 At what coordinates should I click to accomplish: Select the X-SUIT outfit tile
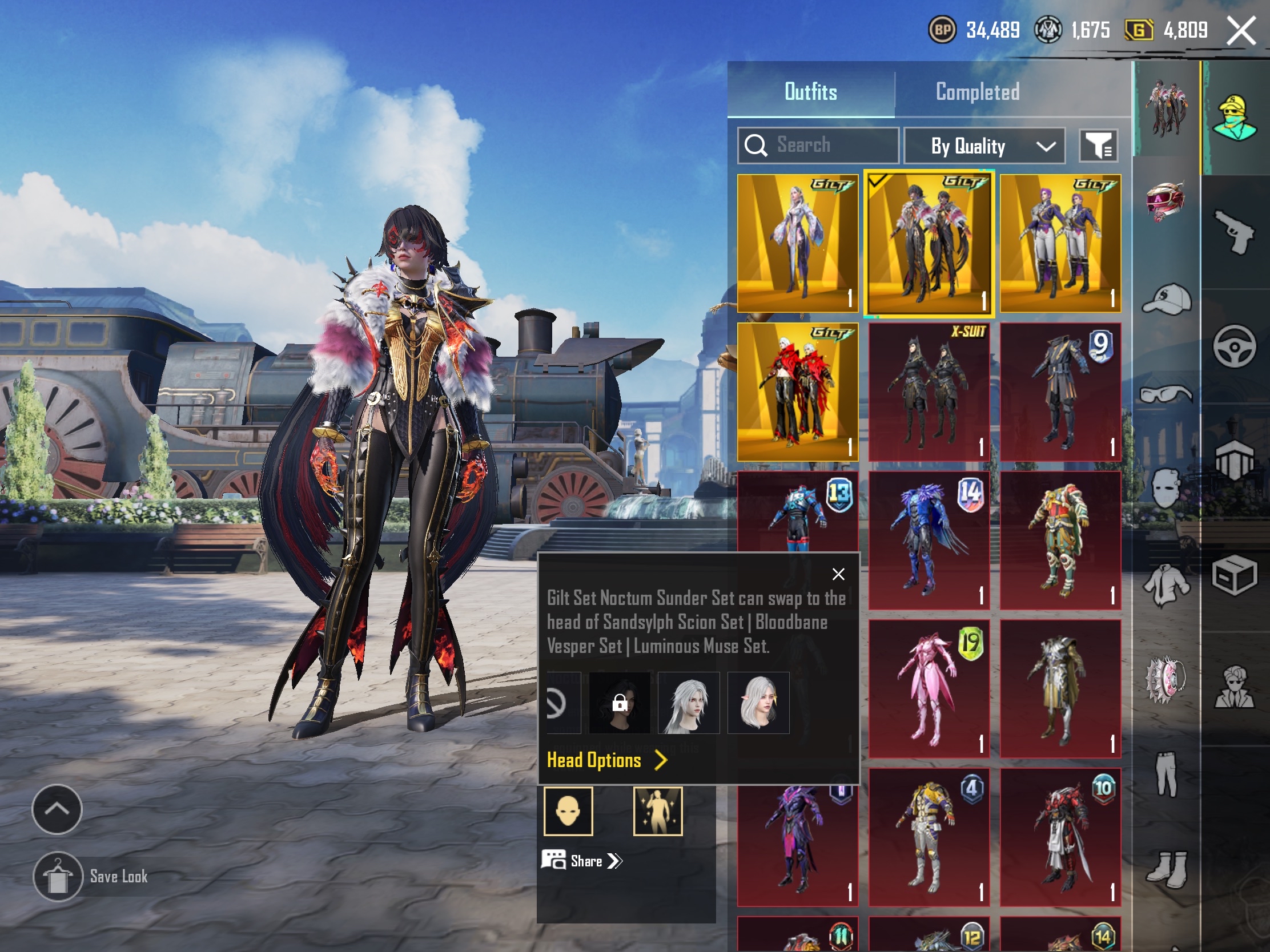[x=929, y=392]
